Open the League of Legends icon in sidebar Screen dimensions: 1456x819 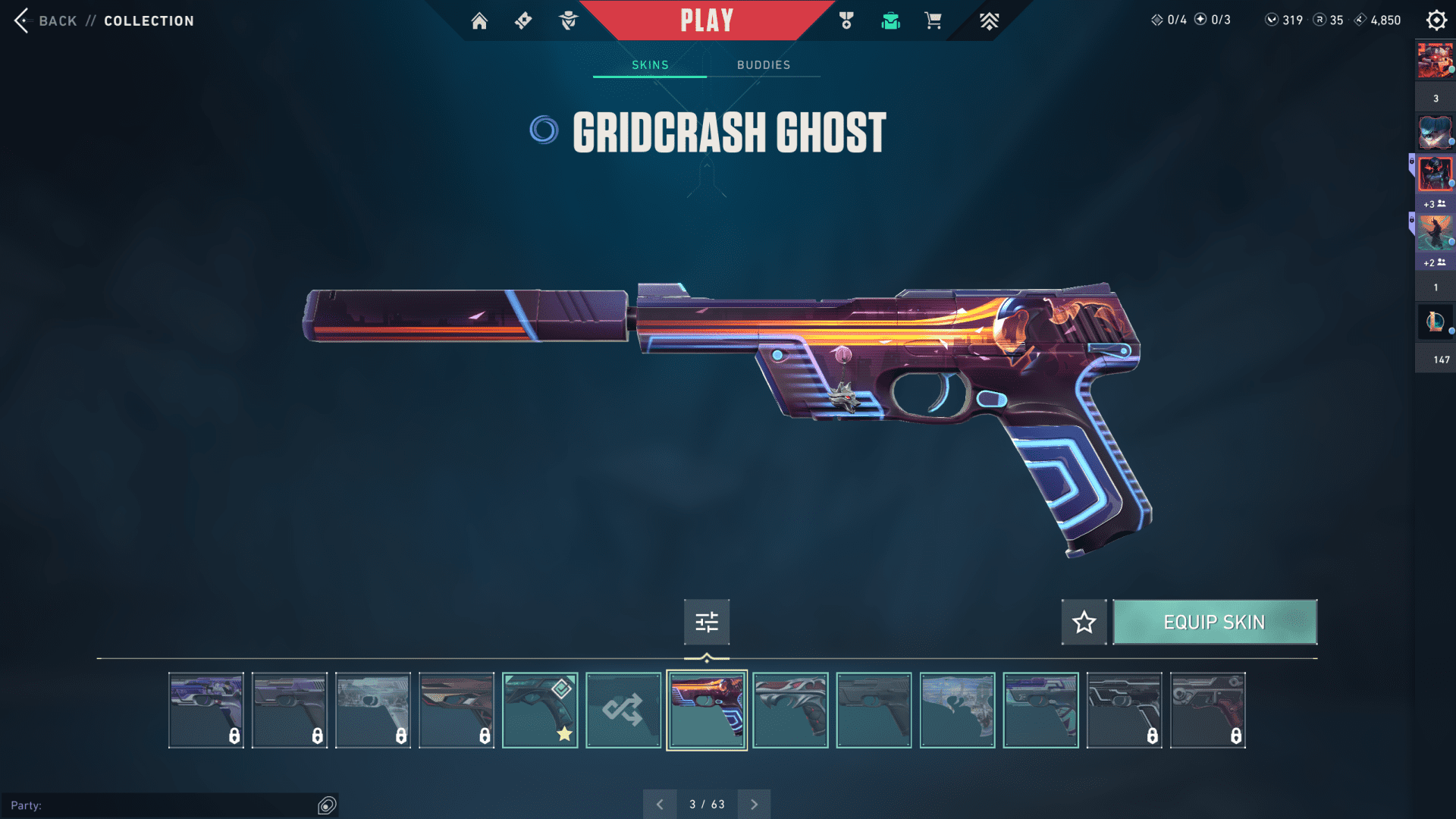pyautogui.click(x=1435, y=322)
